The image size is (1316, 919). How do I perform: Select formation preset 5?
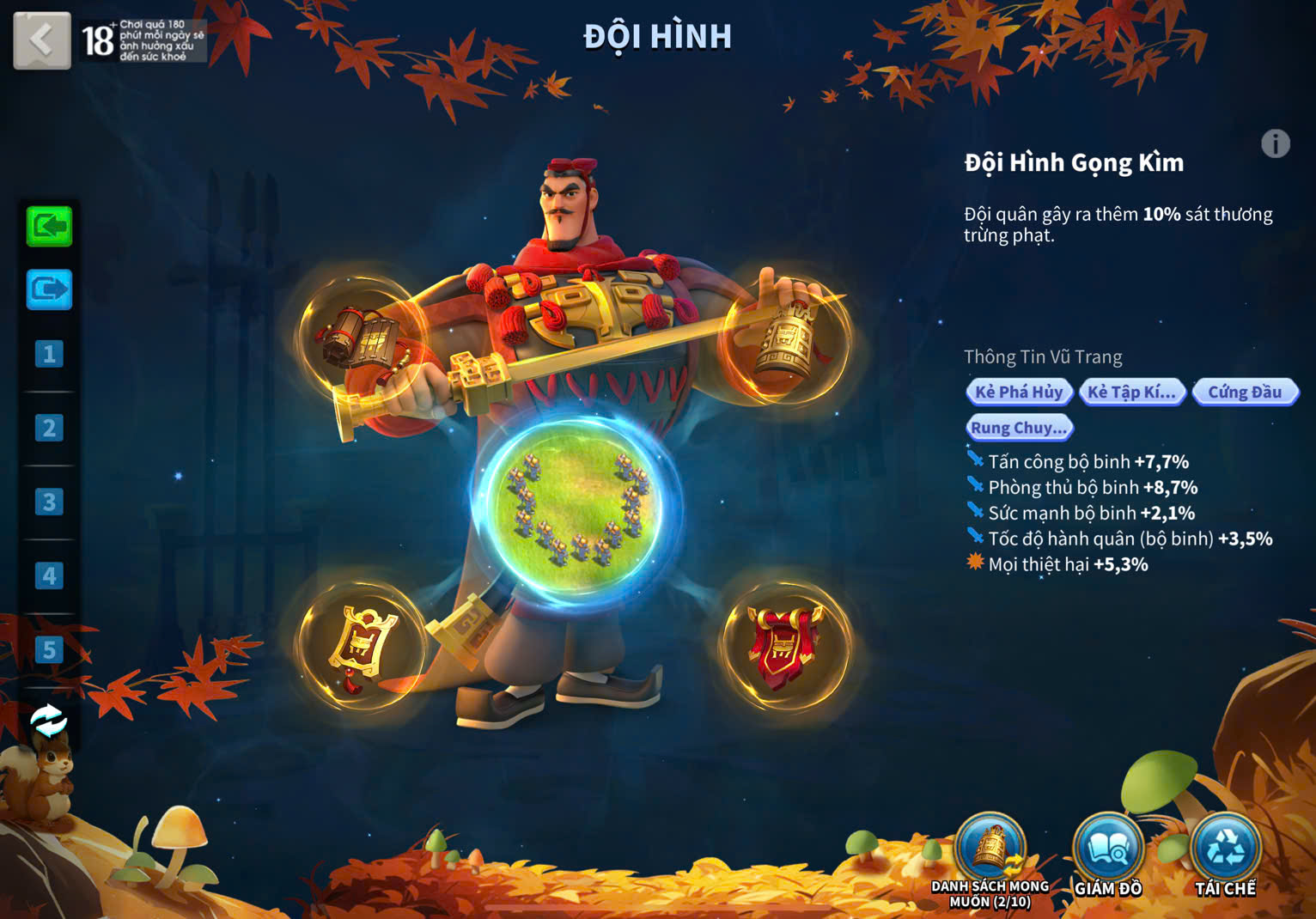tap(49, 650)
